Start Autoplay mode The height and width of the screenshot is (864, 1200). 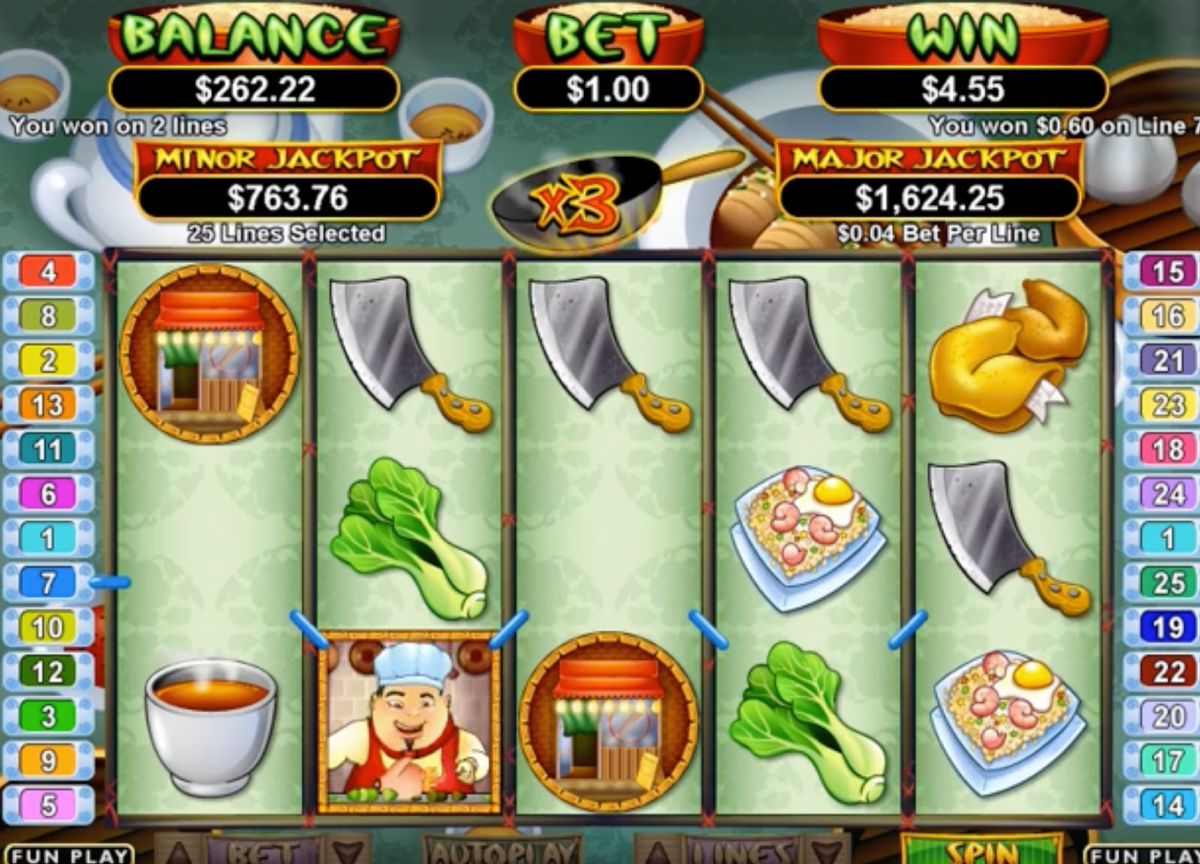point(502,851)
